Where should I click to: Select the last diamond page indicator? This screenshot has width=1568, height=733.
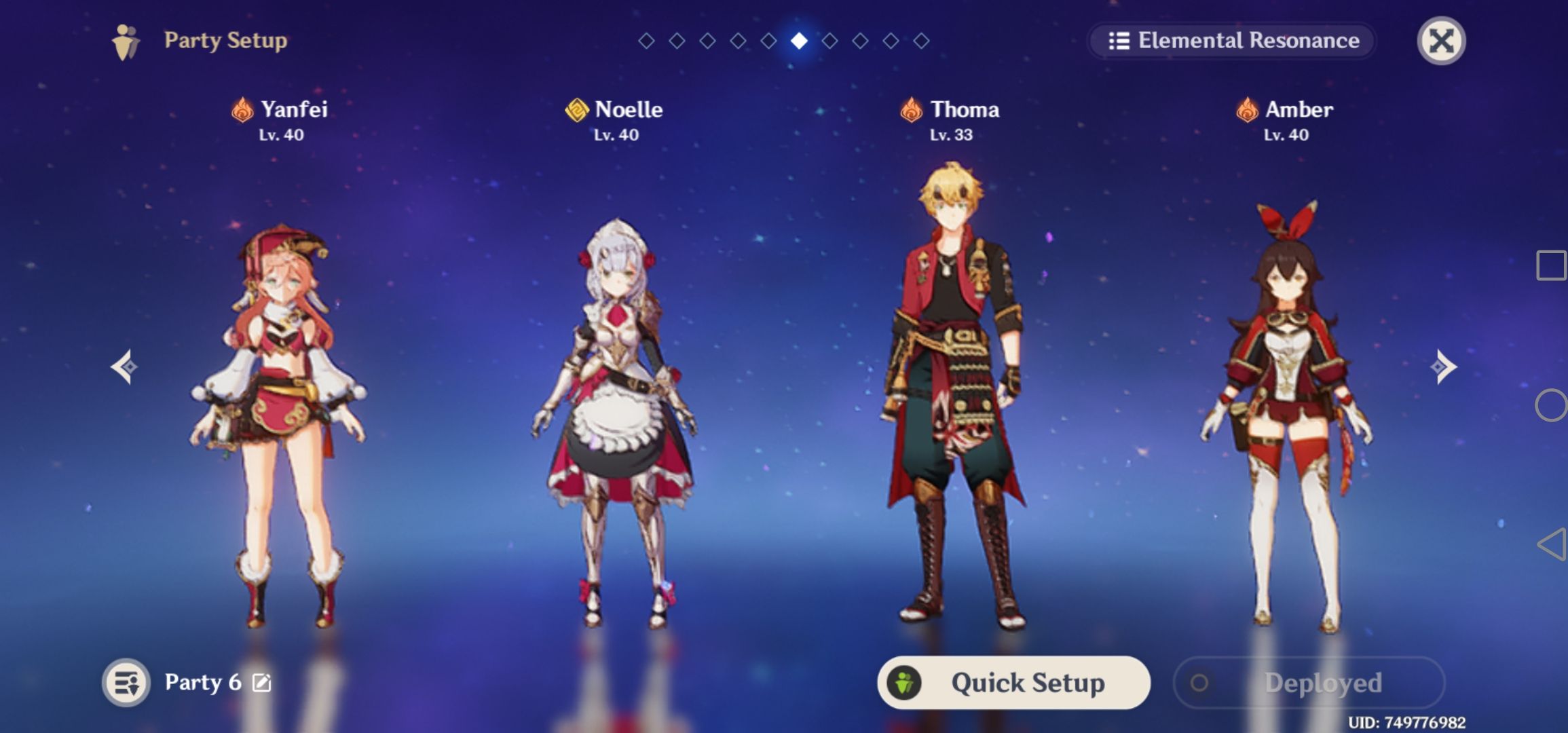tap(922, 40)
